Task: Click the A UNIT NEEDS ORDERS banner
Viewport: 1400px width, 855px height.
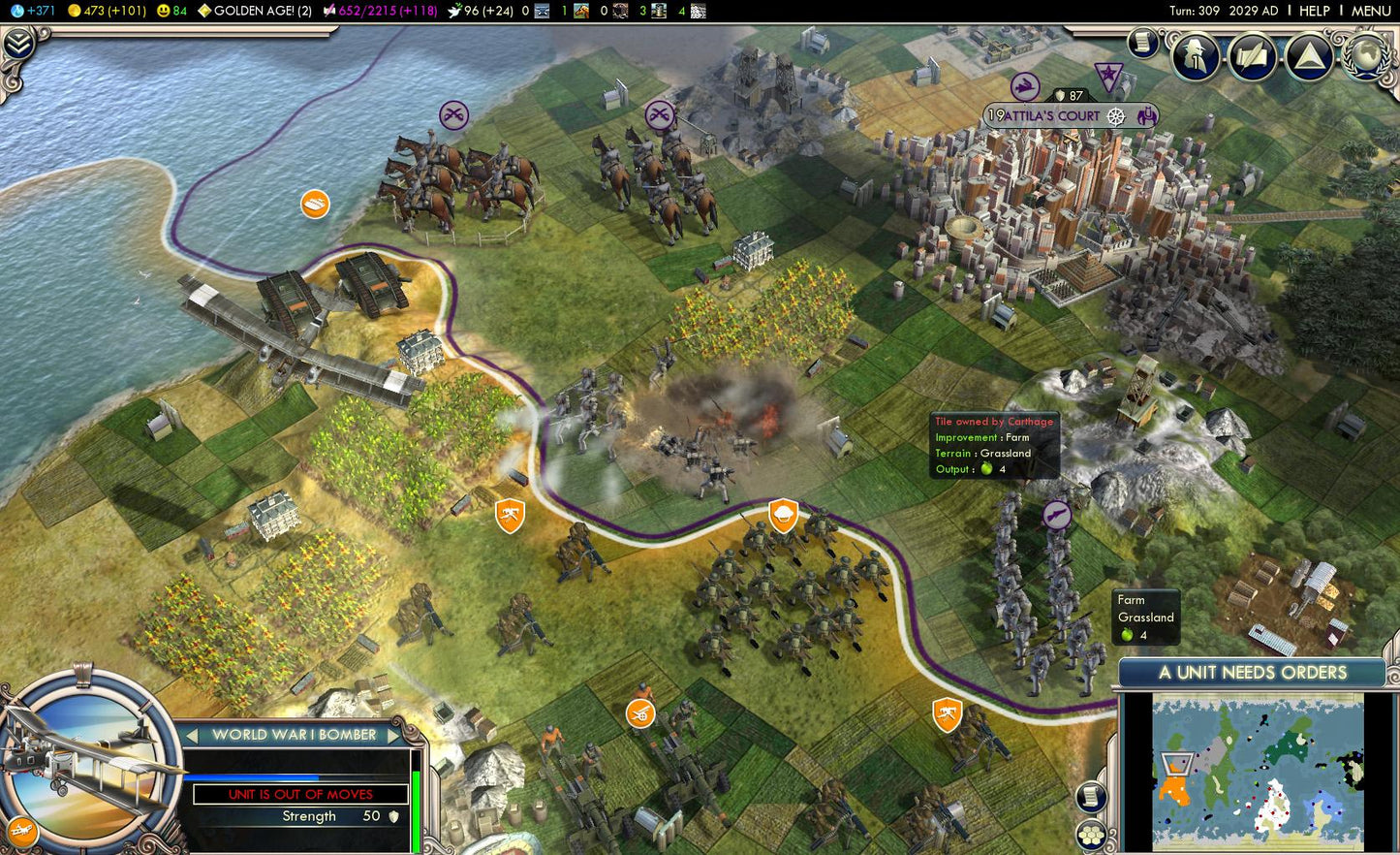Action: [1252, 672]
